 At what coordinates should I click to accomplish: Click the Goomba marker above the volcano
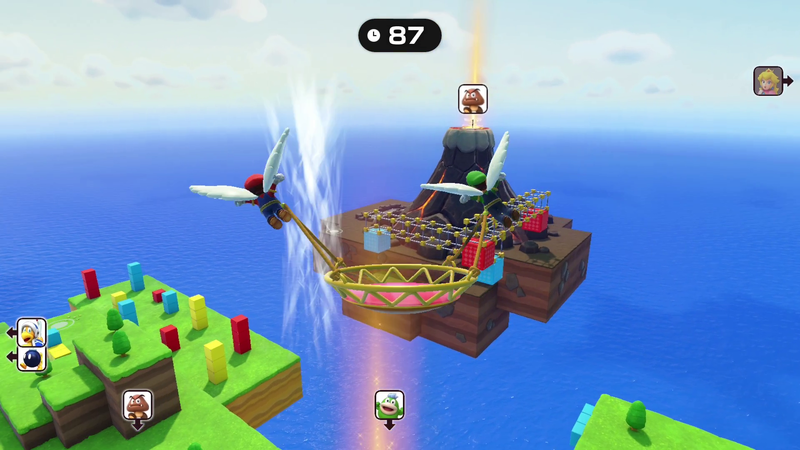pos(473,99)
